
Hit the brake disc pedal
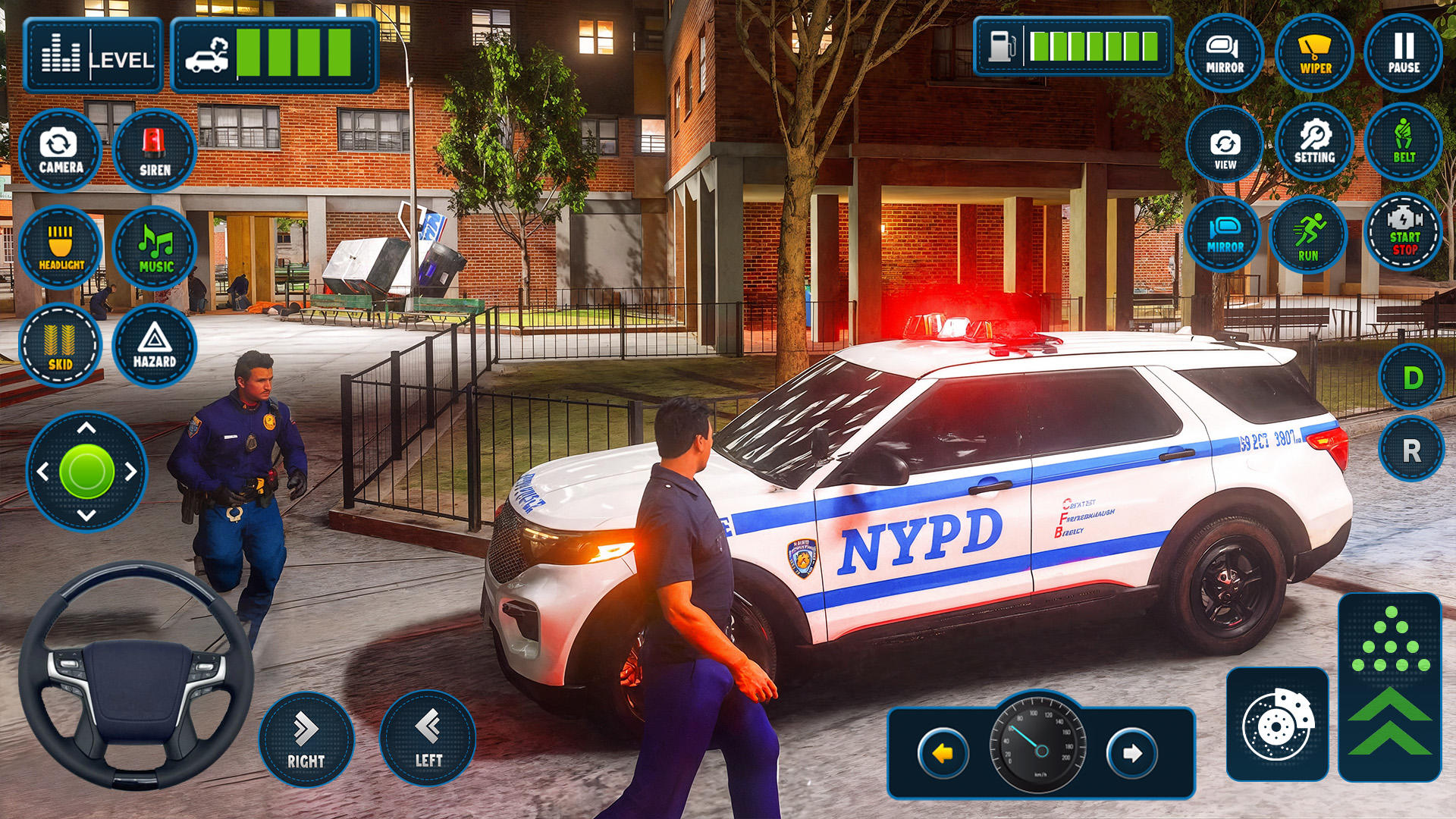pos(1278,724)
